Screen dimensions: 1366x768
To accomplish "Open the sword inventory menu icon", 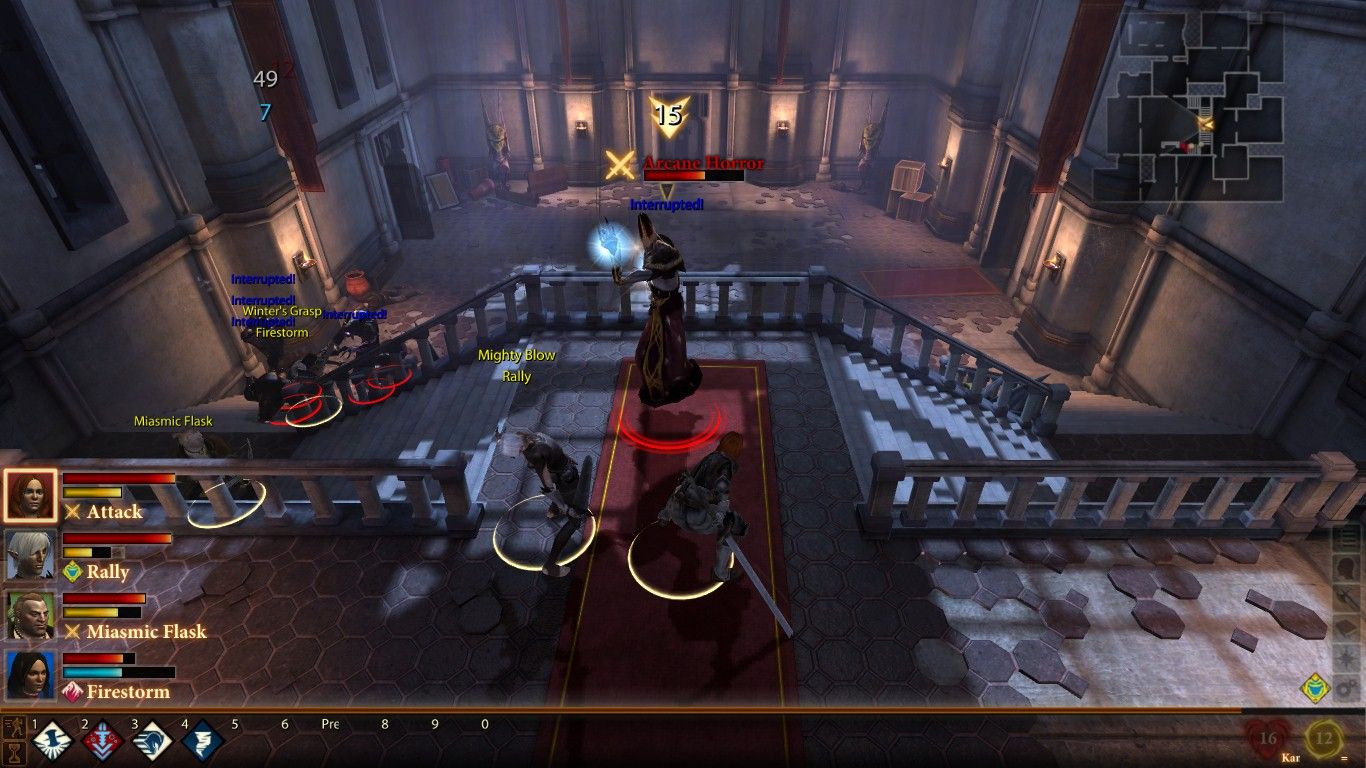I will pos(1346,597).
